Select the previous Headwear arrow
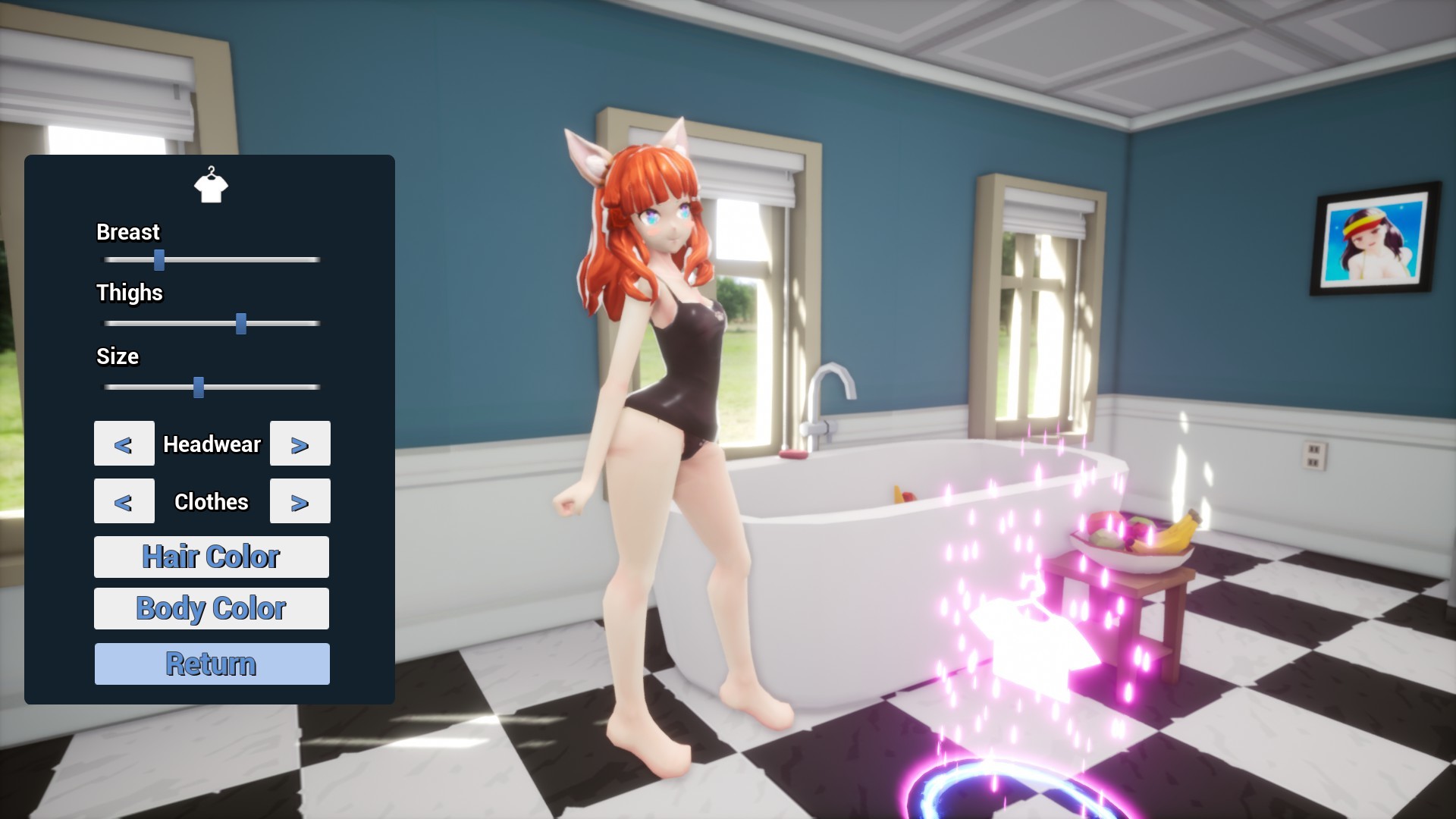Screen dimensions: 1456x819 click(x=124, y=444)
